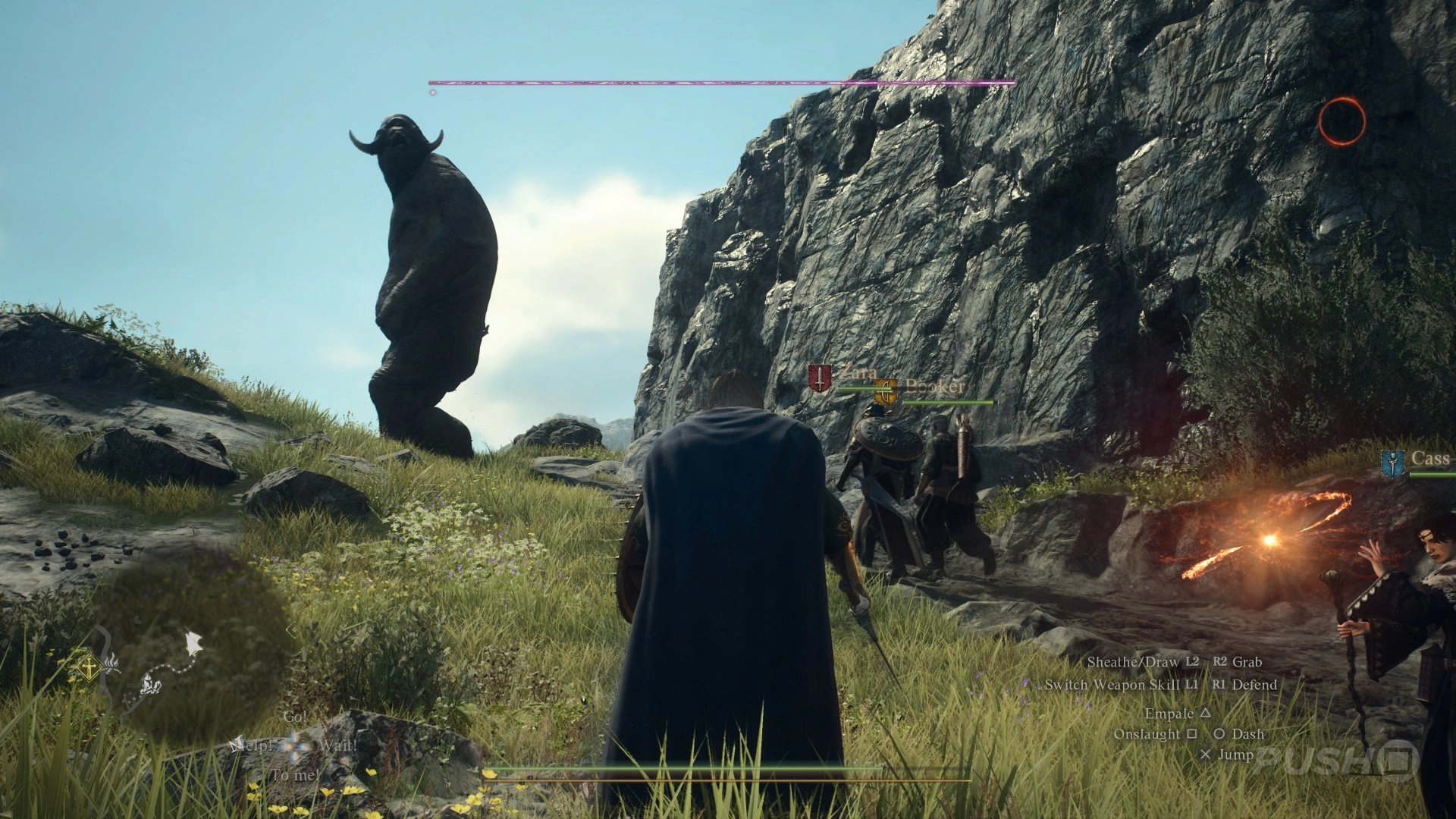The image size is (1456, 819).
Task: Activate the Onslaught skill label
Action: (1146, 734)
